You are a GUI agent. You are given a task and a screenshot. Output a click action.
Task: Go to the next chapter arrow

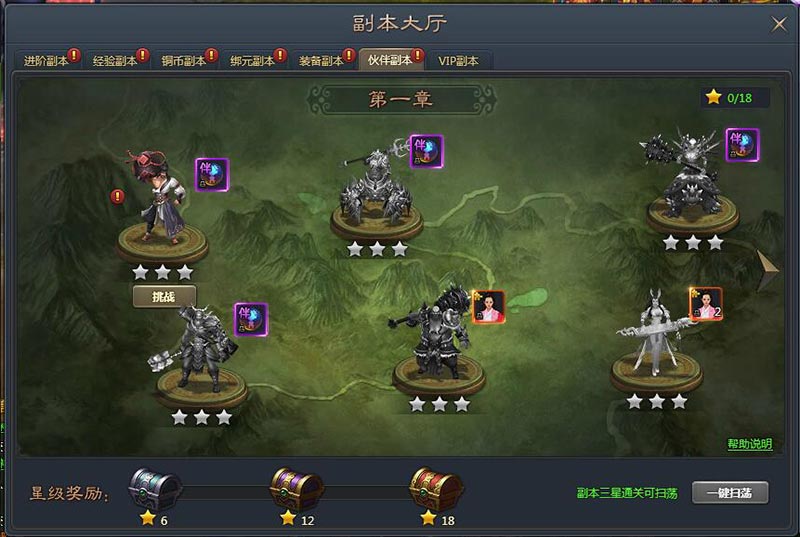(768, 265)
